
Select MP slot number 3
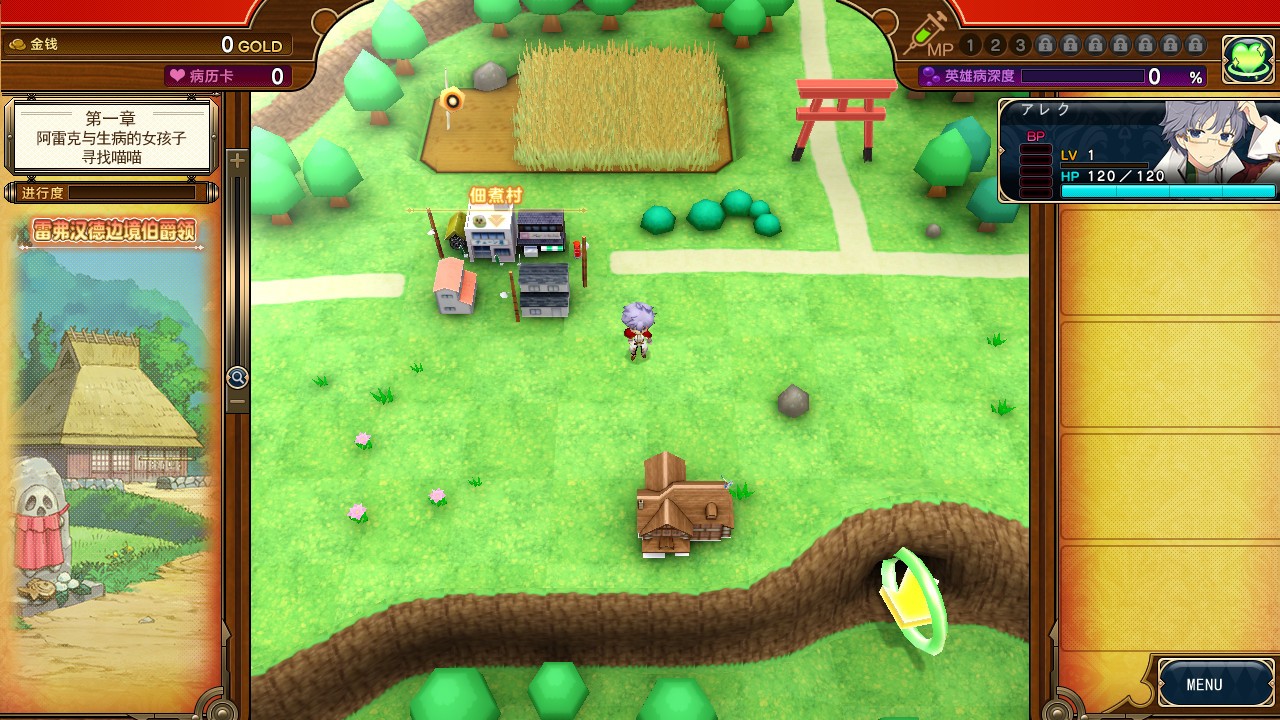[x=1020, y=45]
